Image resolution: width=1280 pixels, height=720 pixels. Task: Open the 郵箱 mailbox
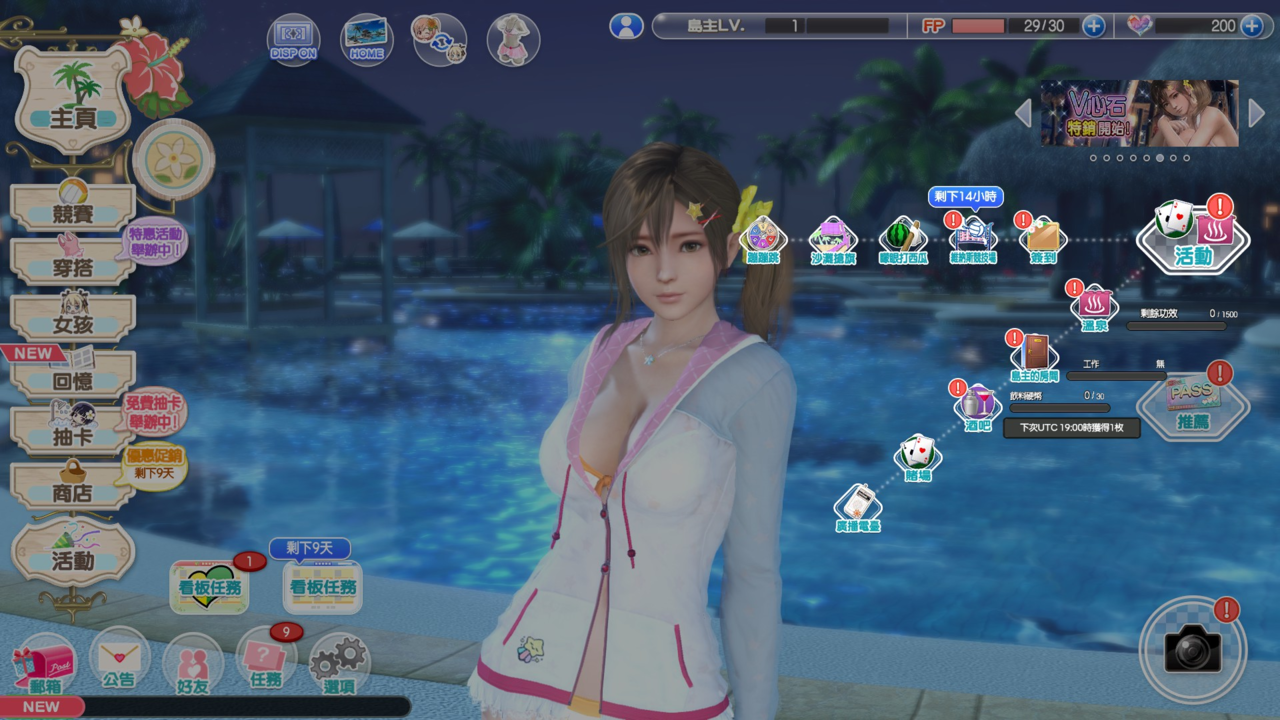[45, 665]
